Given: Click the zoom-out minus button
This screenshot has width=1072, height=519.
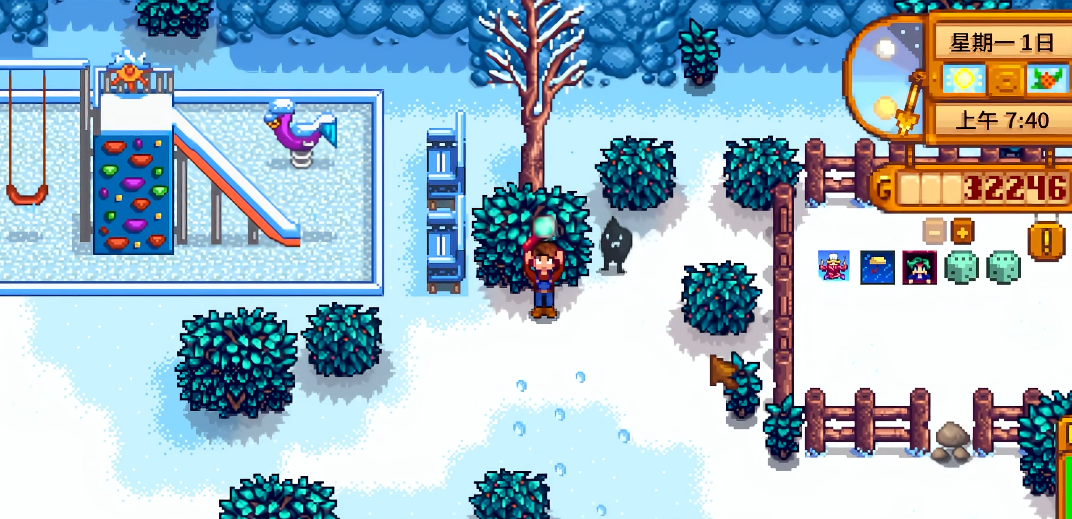Looking at the screenshot, I should click(x=934, y=231).
